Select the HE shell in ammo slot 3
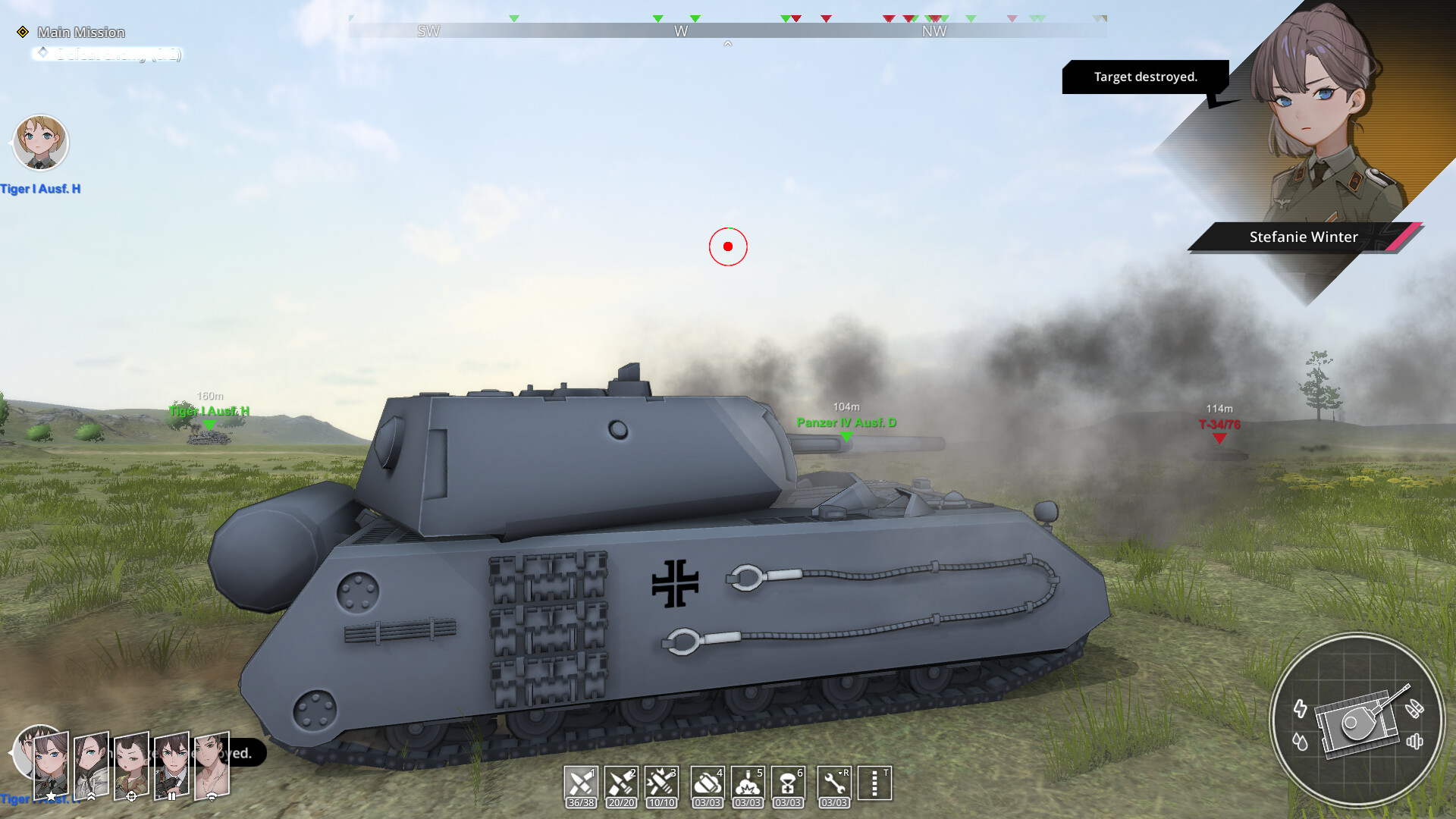This screenshot has height=819, width=1456. coord(662,783)
